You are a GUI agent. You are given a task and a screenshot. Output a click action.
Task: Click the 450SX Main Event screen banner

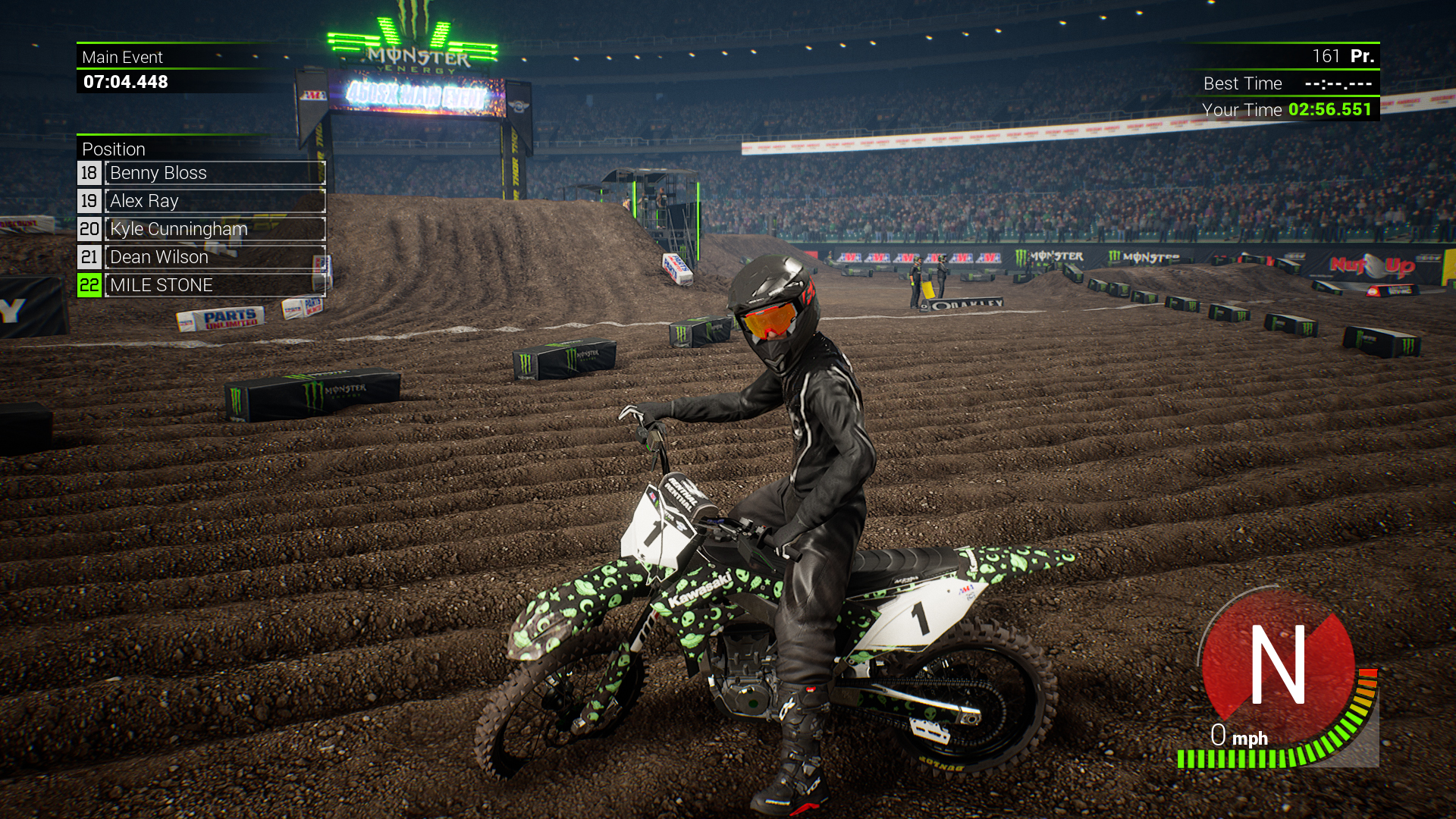tap(416, 96)
